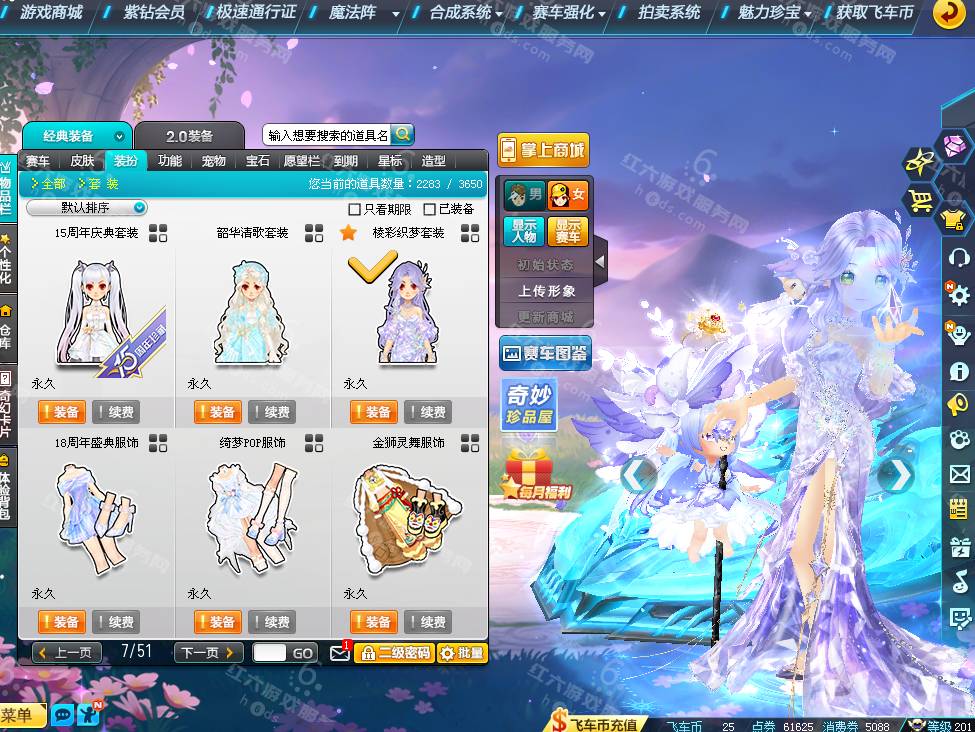Open the 宝石 tab
This screenshot has height=732, width=975.
(x=257, y=161)
